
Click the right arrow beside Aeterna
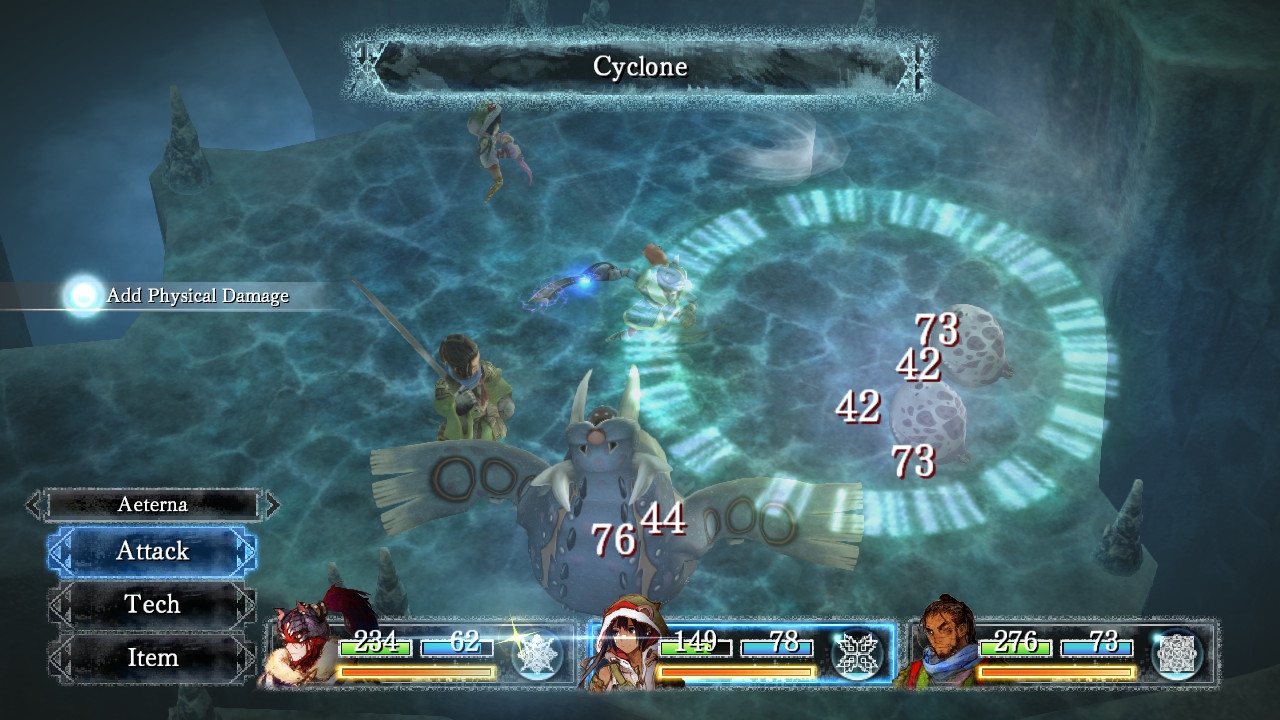272,505
